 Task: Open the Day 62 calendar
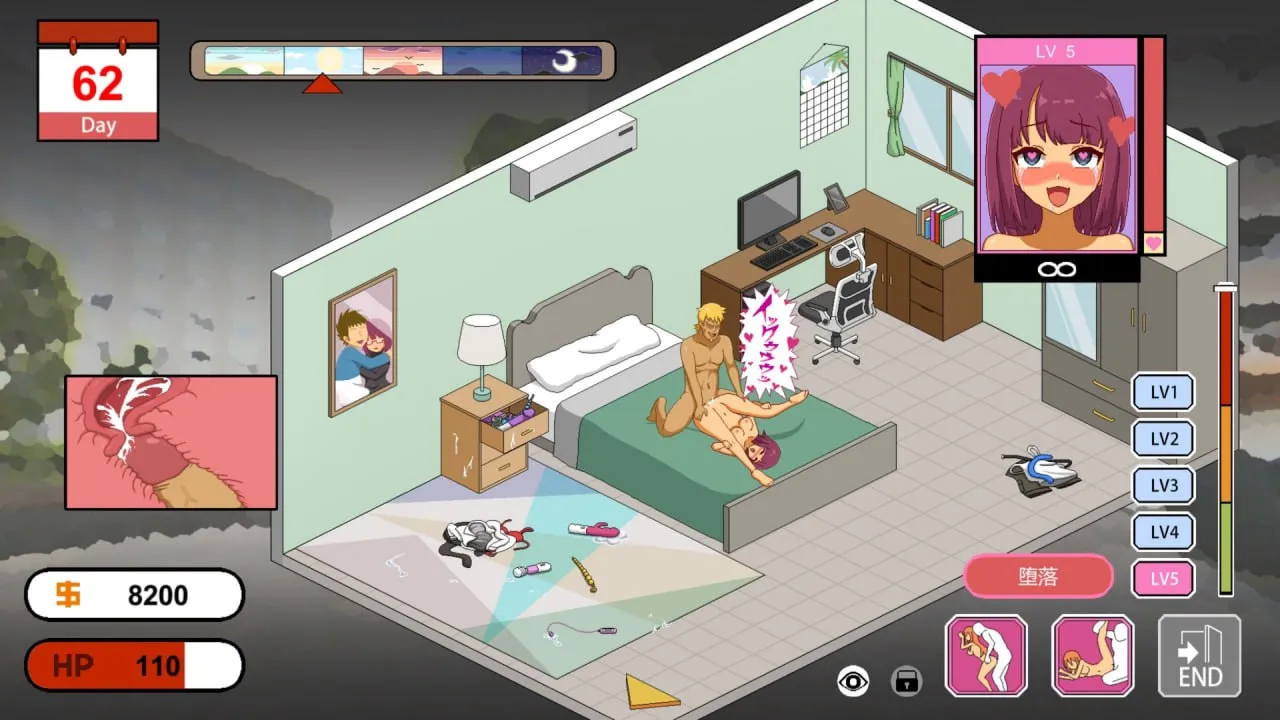coord(98,82)
